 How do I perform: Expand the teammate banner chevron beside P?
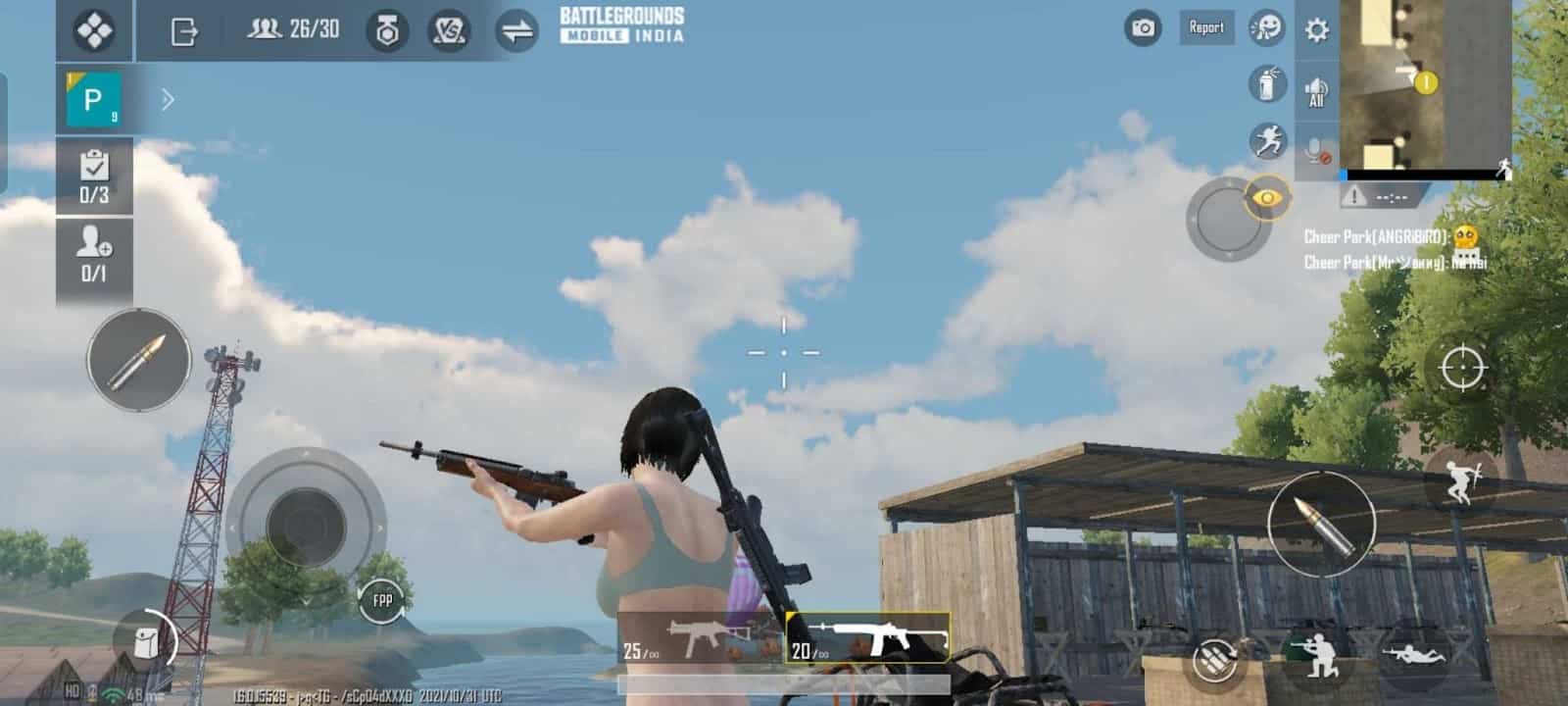point(169,98)
